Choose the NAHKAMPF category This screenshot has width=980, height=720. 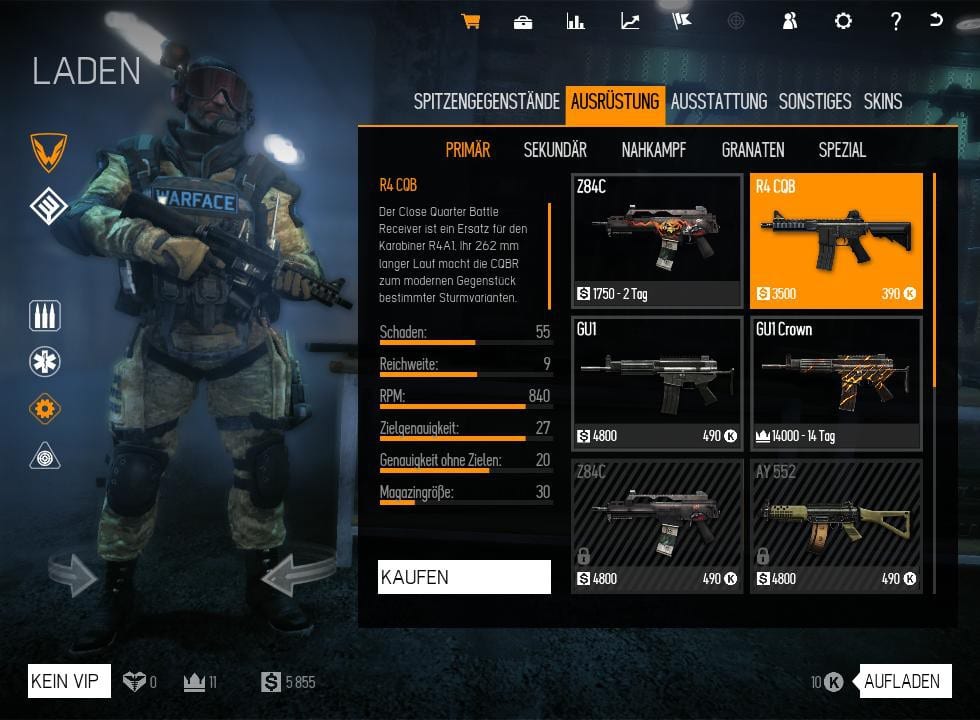tap(653, 150)
